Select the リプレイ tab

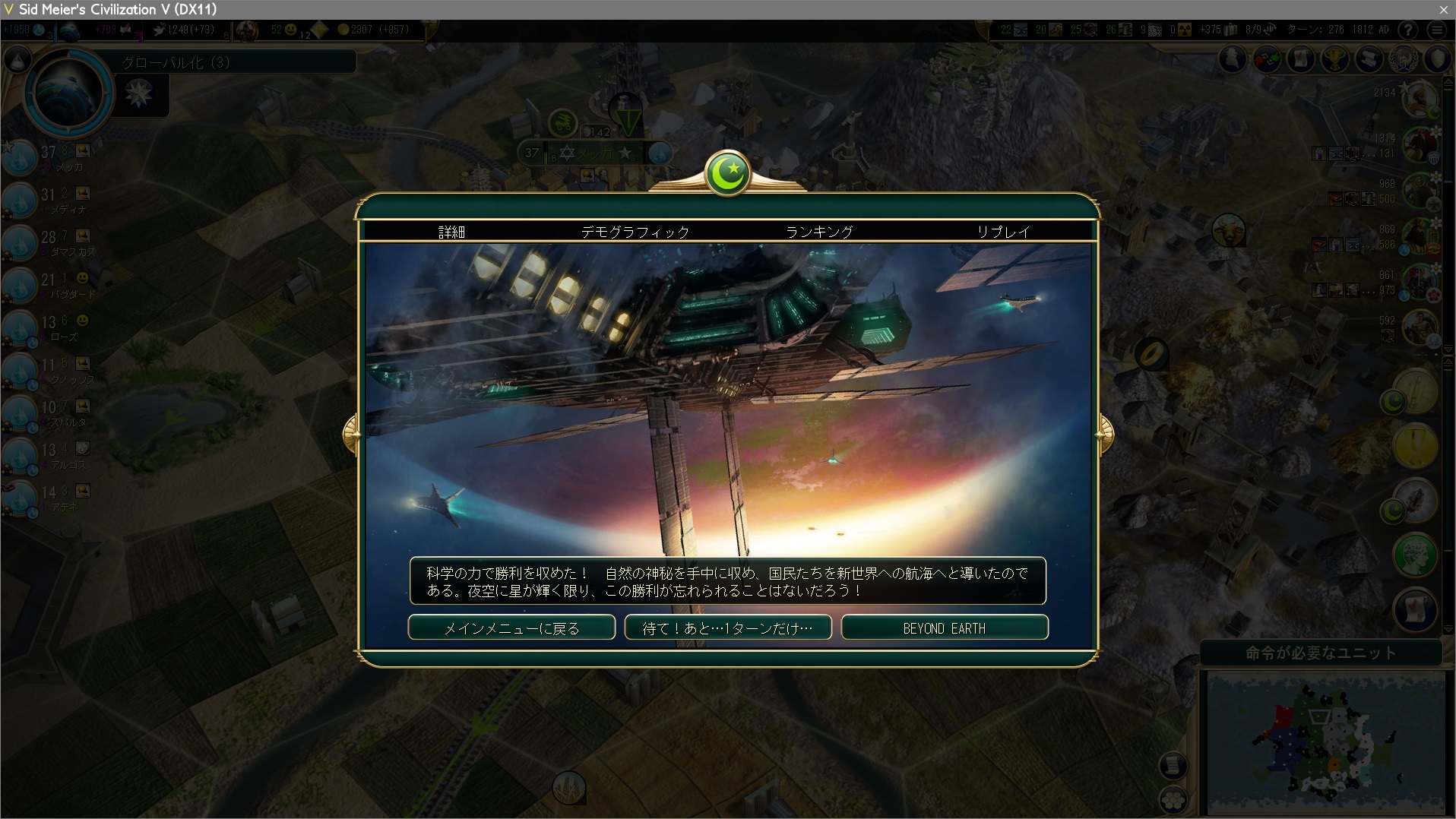click(x=1003, y=232)
